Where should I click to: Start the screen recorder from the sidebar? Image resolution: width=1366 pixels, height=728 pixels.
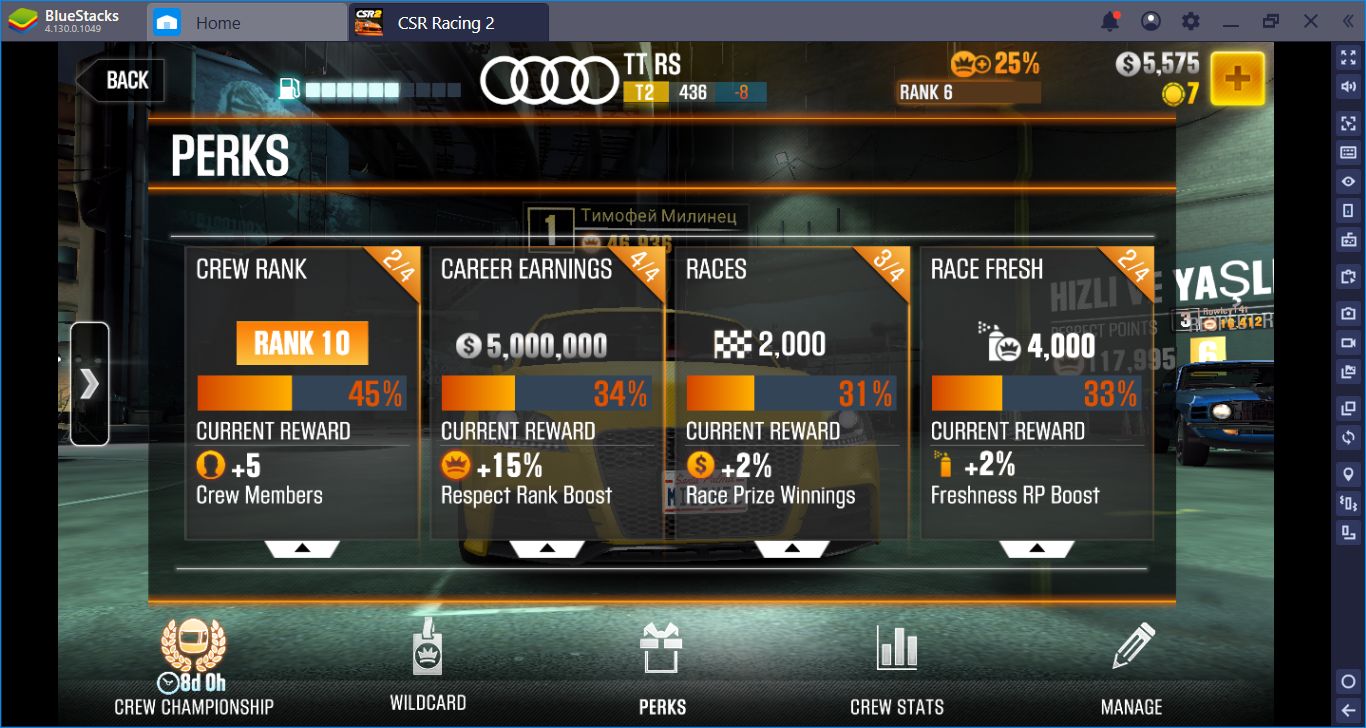coord(1347,342)
